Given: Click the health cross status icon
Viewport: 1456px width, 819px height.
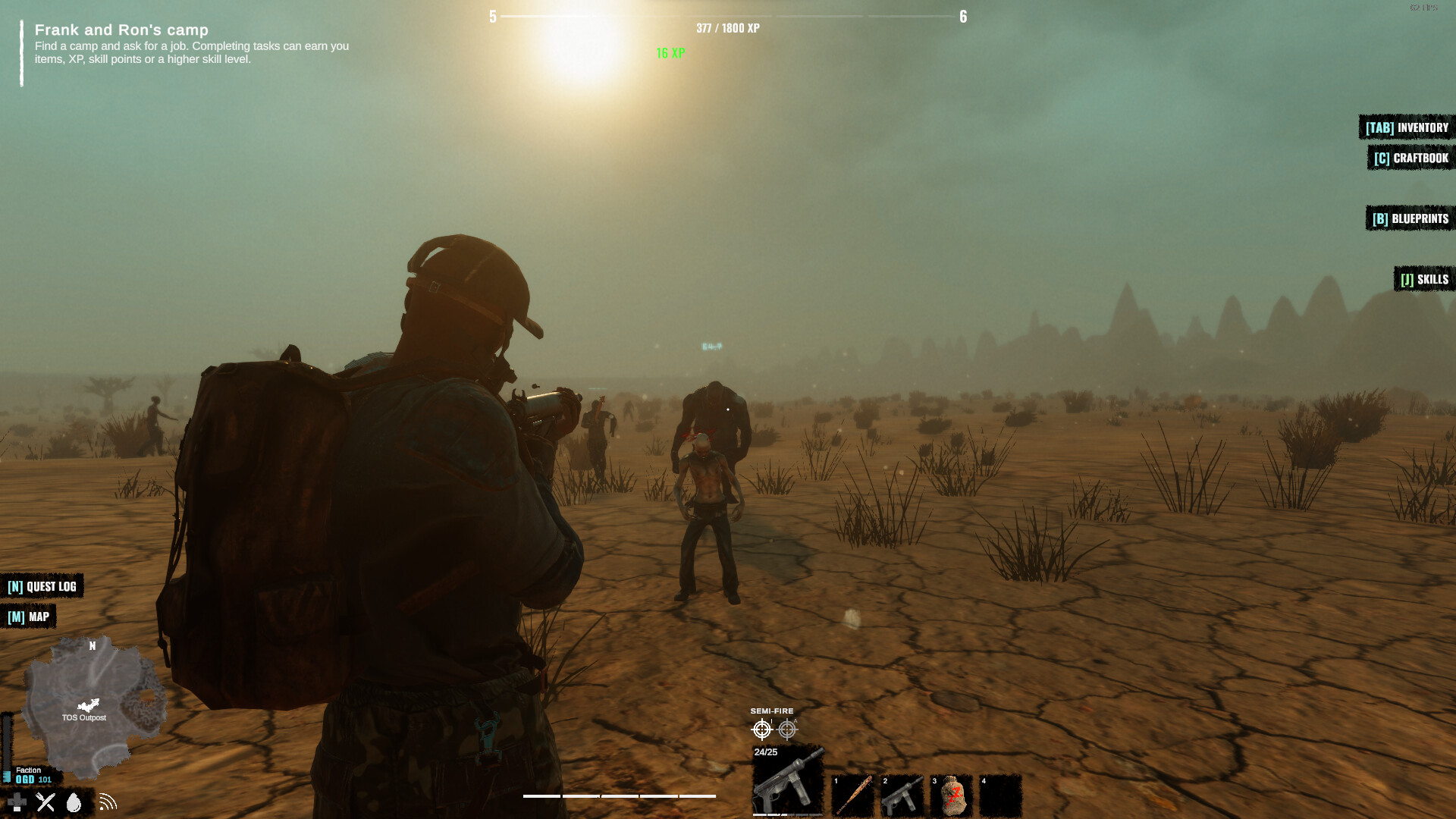Looking at the screenshot, I should click(x=15, y=802).
